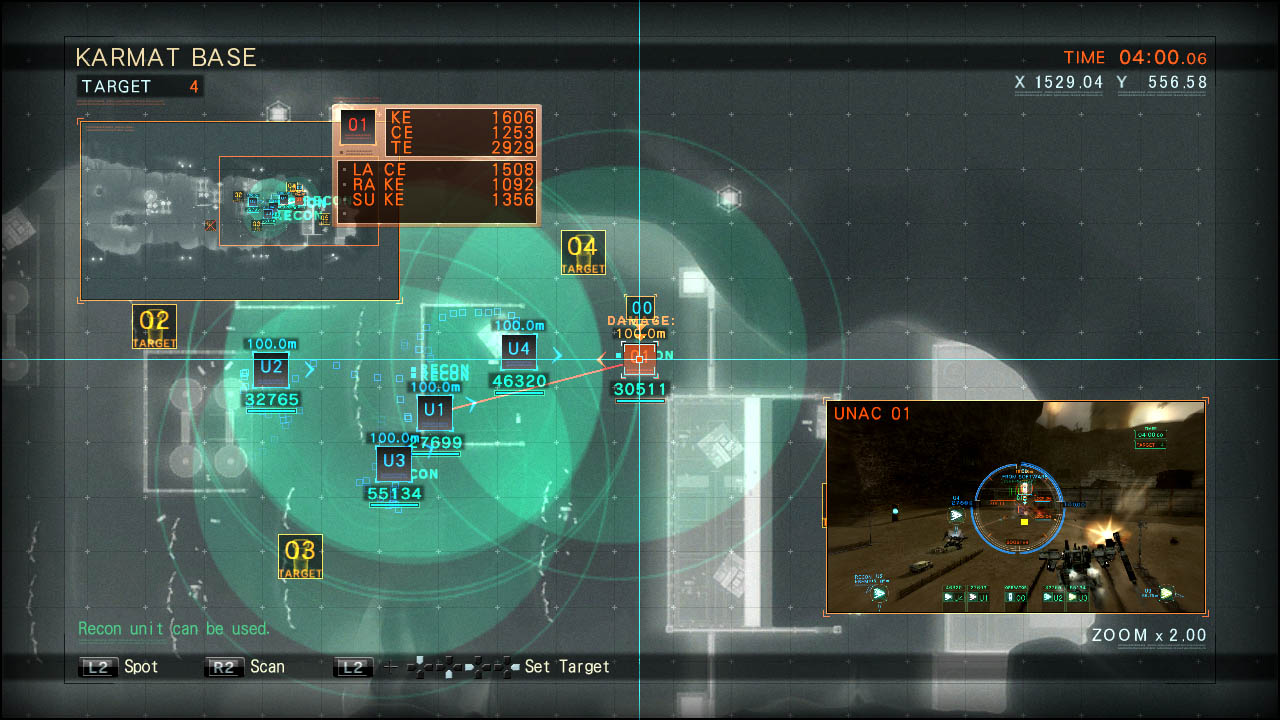This screenshot has width=1280, height=720.
Task: Select unit marker U4 on the map
Action: [x=518, y=350]
